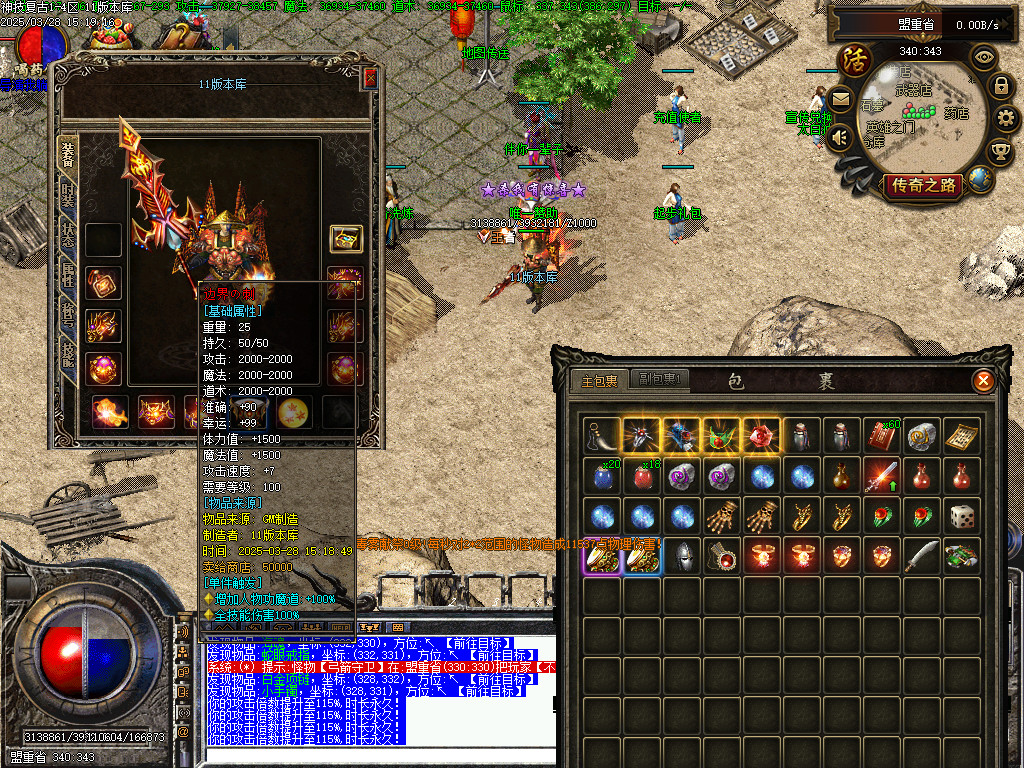Close the 包裹 inventory window

point(984,381)
